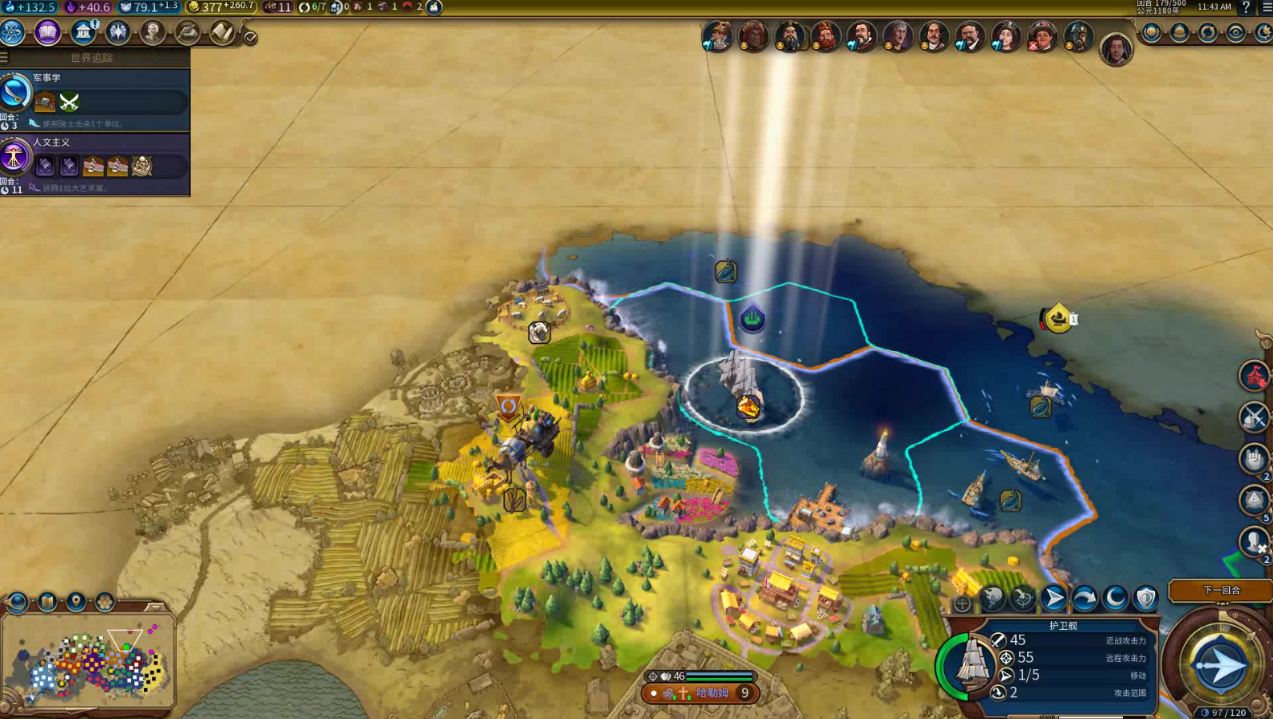Screen dimensions: 1273x719
Task: Open the main menu hamburger button
Action: 1264,7
